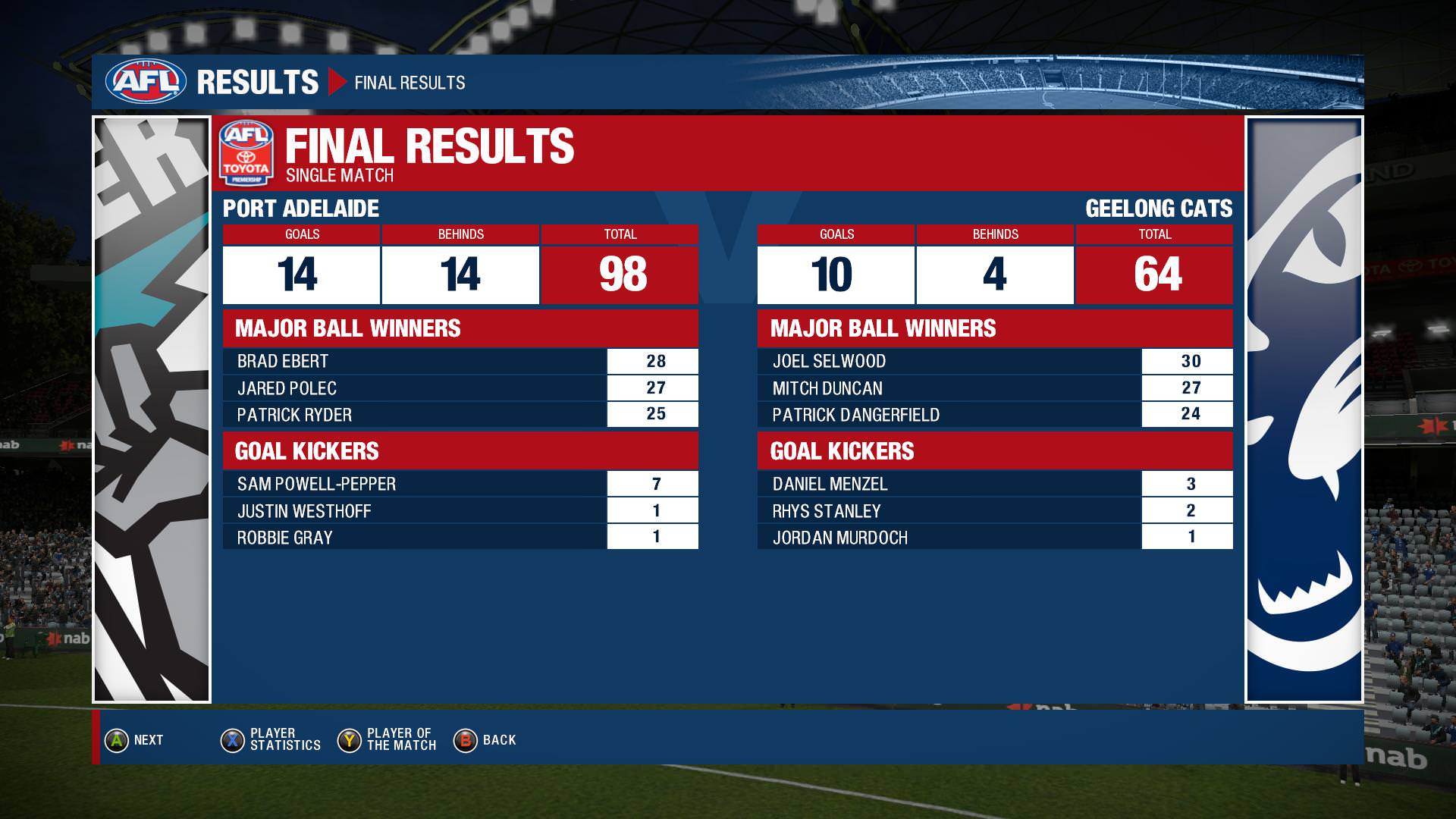
Task: Open Player Statistics
Action: click(271, 740)
